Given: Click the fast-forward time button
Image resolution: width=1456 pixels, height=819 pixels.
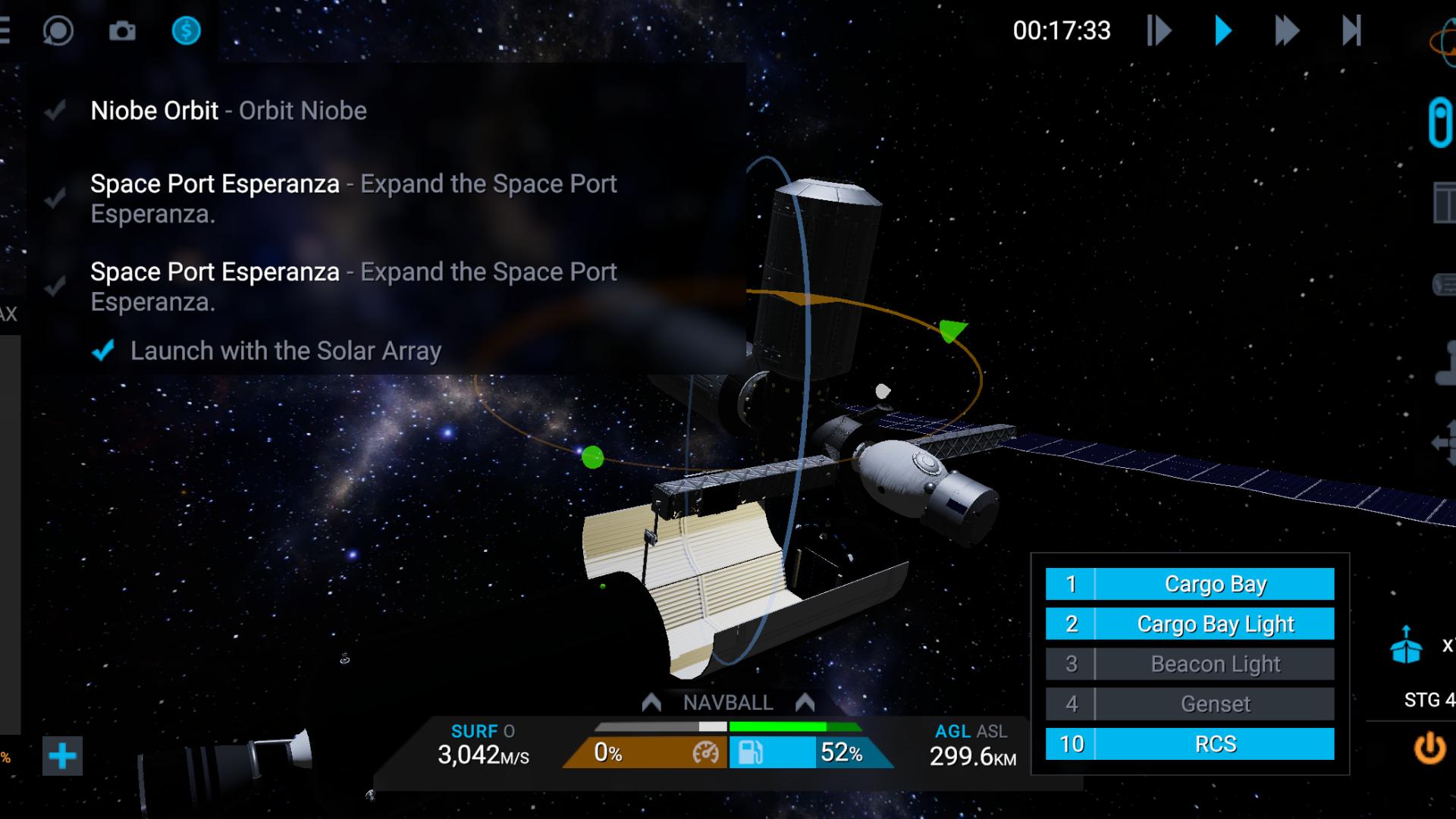Looking at the screenshot, I should tap(1286, 31).
